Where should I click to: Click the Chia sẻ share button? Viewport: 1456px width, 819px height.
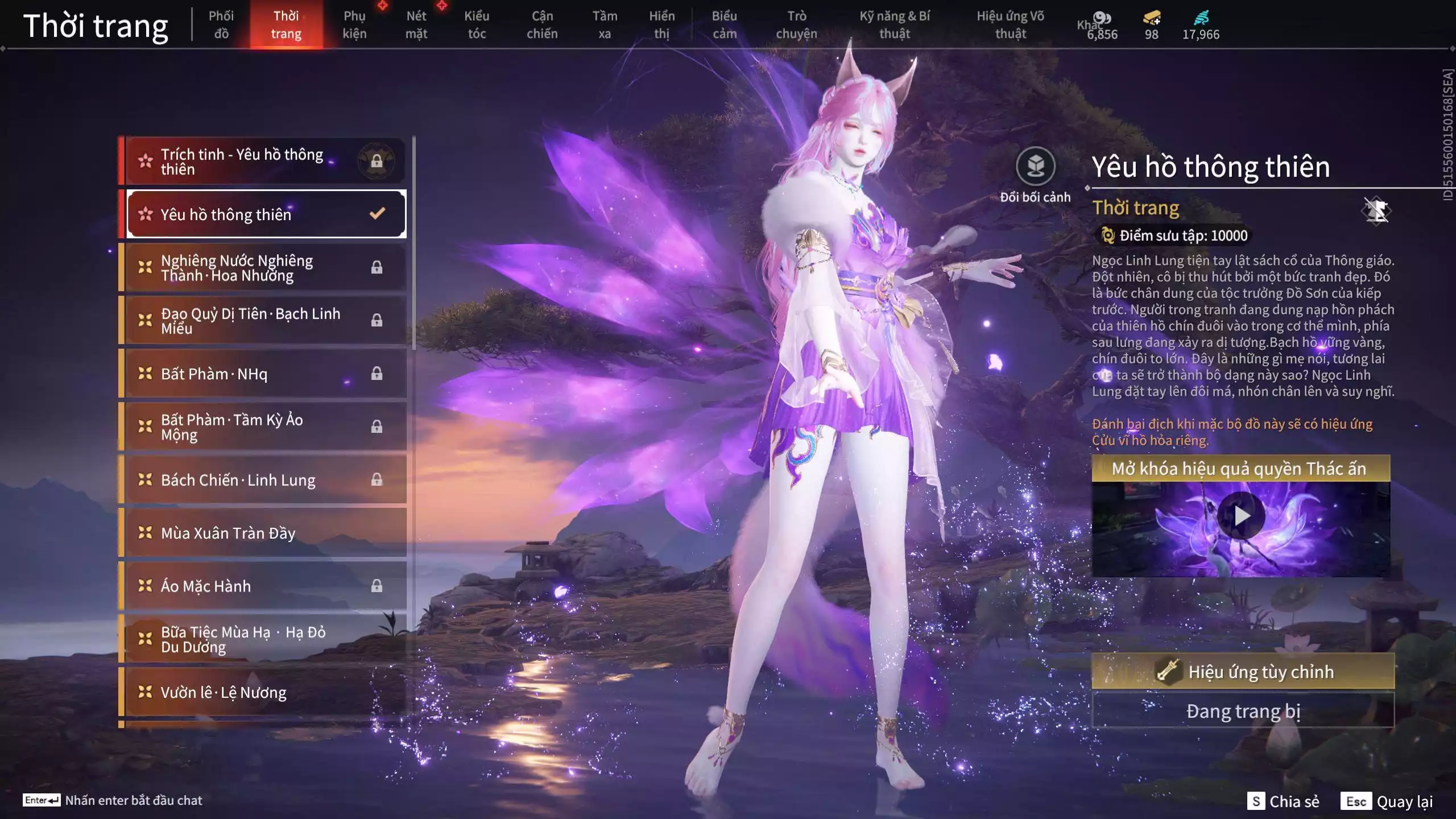point(1283,801)
